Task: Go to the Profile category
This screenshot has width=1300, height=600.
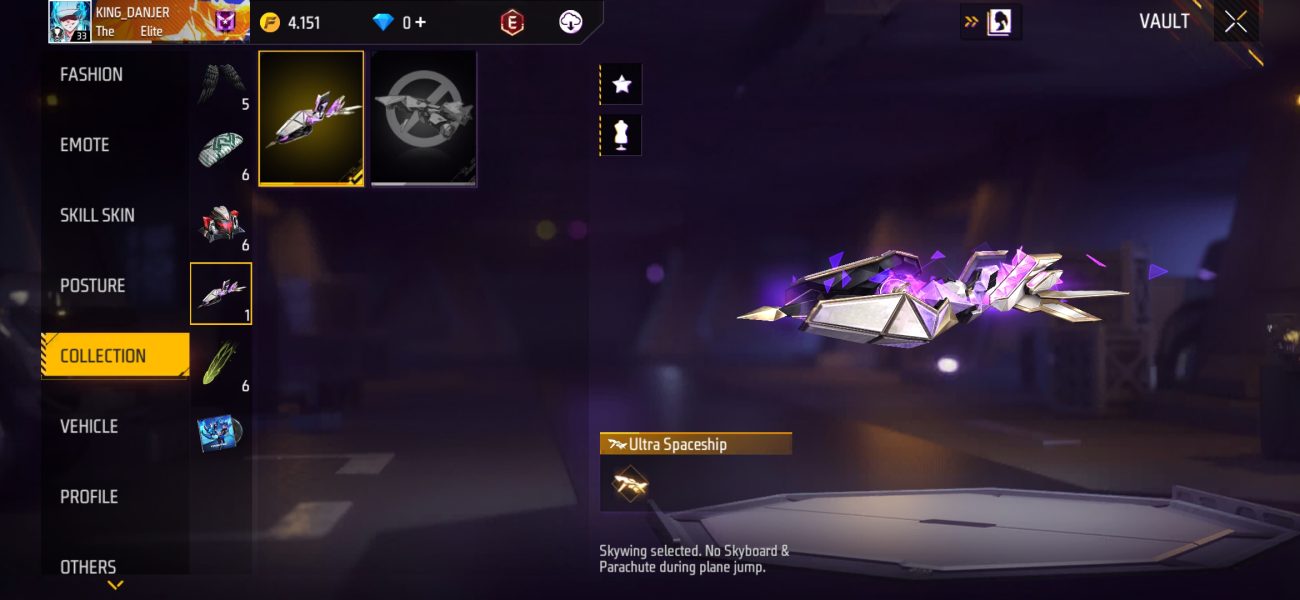Action: pos(89,497)
